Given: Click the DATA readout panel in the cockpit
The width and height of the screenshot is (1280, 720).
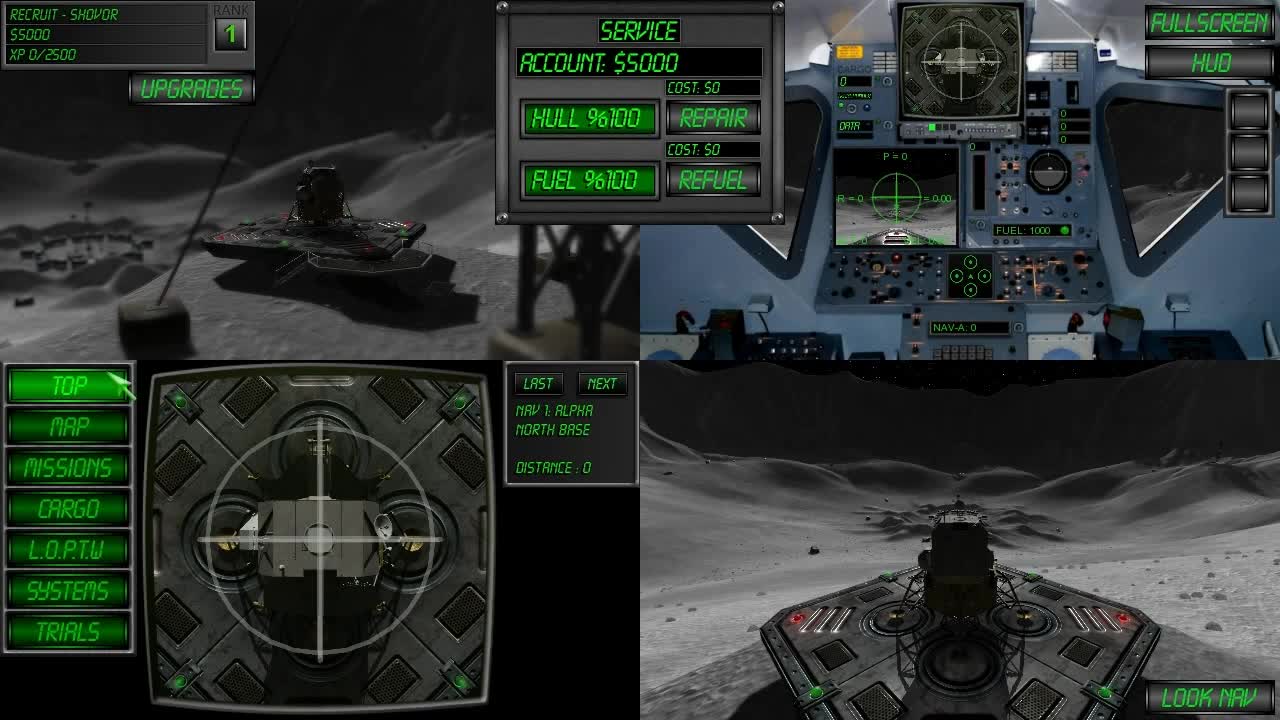Looking at the screenshot, I should tap(853, 127).
